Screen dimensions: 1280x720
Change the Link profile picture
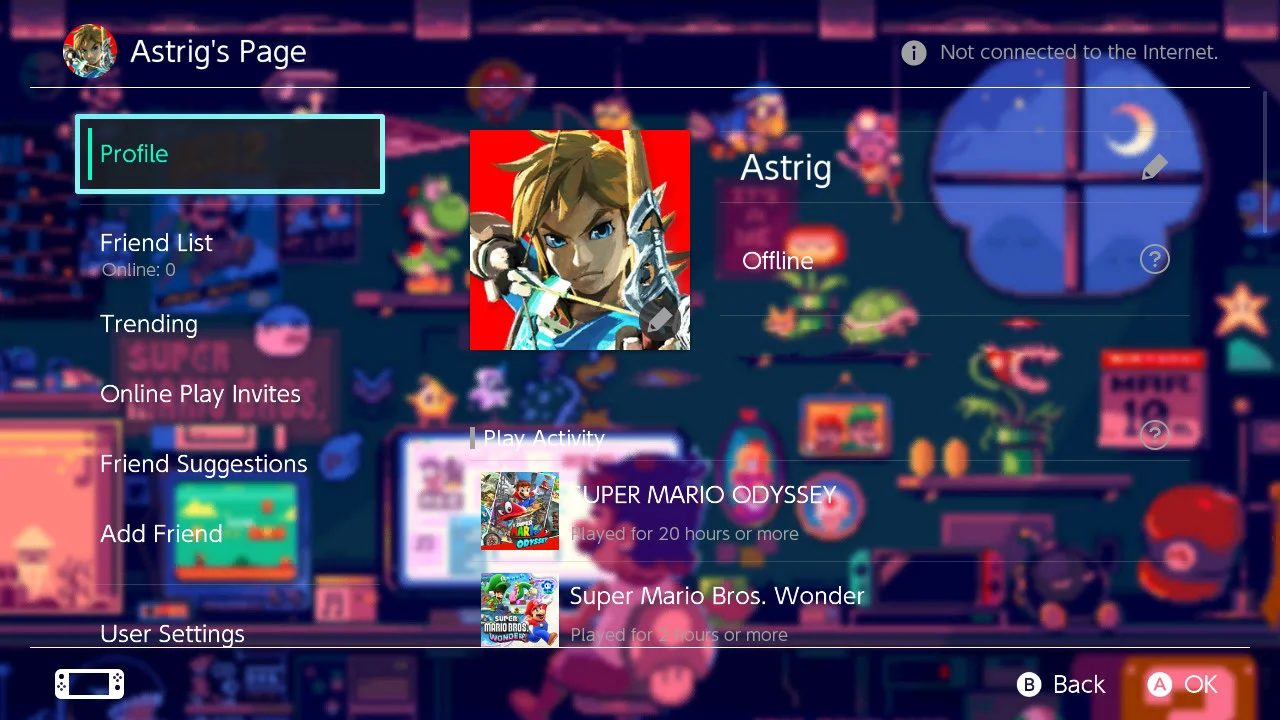[580, 240]
